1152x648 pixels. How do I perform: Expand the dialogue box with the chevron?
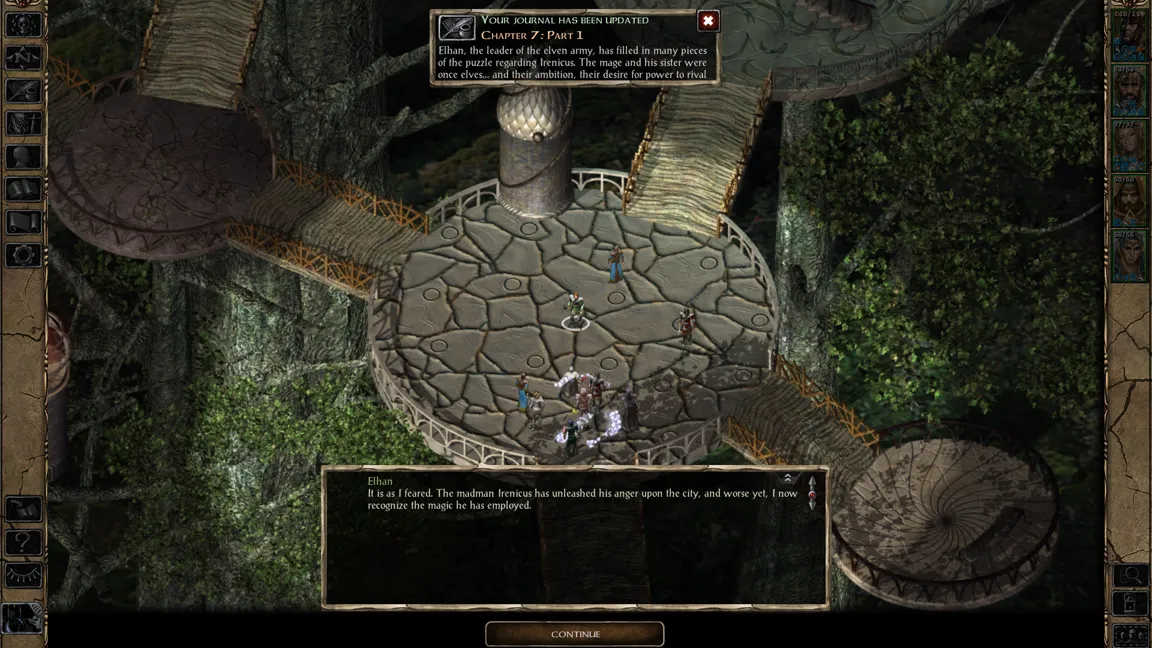click(x=787, y=478)
